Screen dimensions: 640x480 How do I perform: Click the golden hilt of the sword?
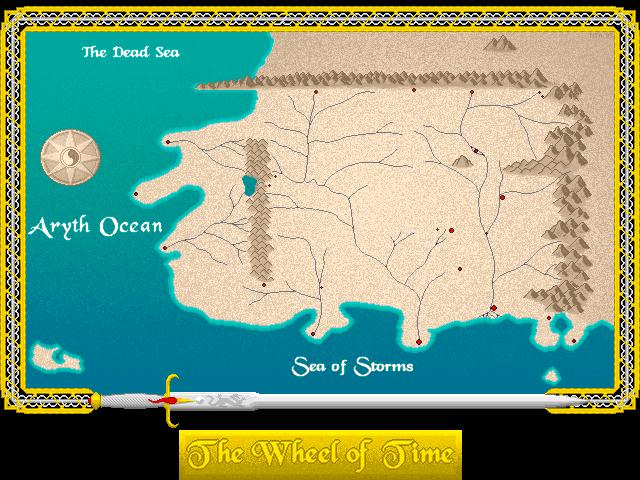tap(170, 399)
